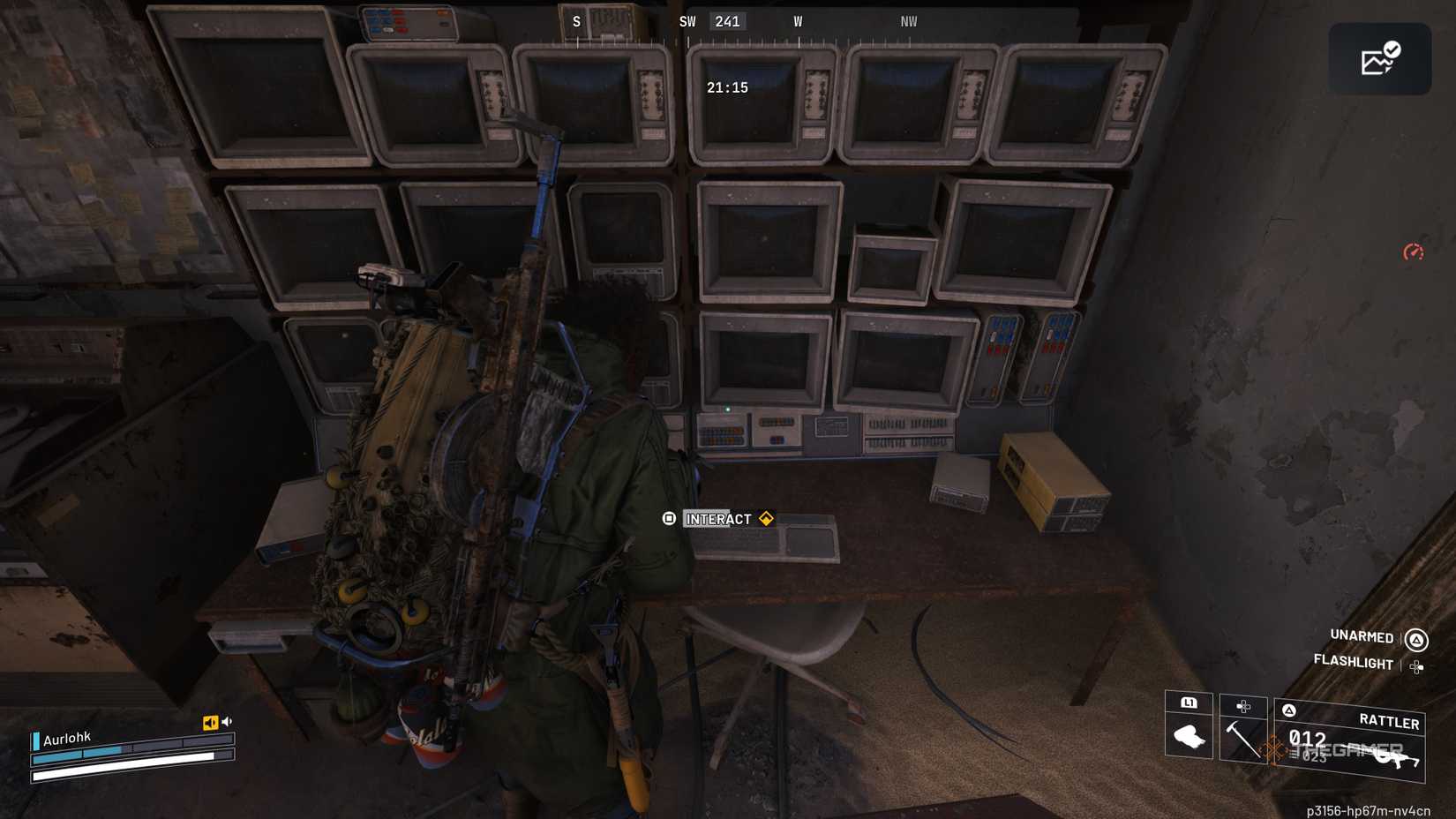Click the RATTLER weapon name label
The image size is (1456, 819).
[1391, 722]
